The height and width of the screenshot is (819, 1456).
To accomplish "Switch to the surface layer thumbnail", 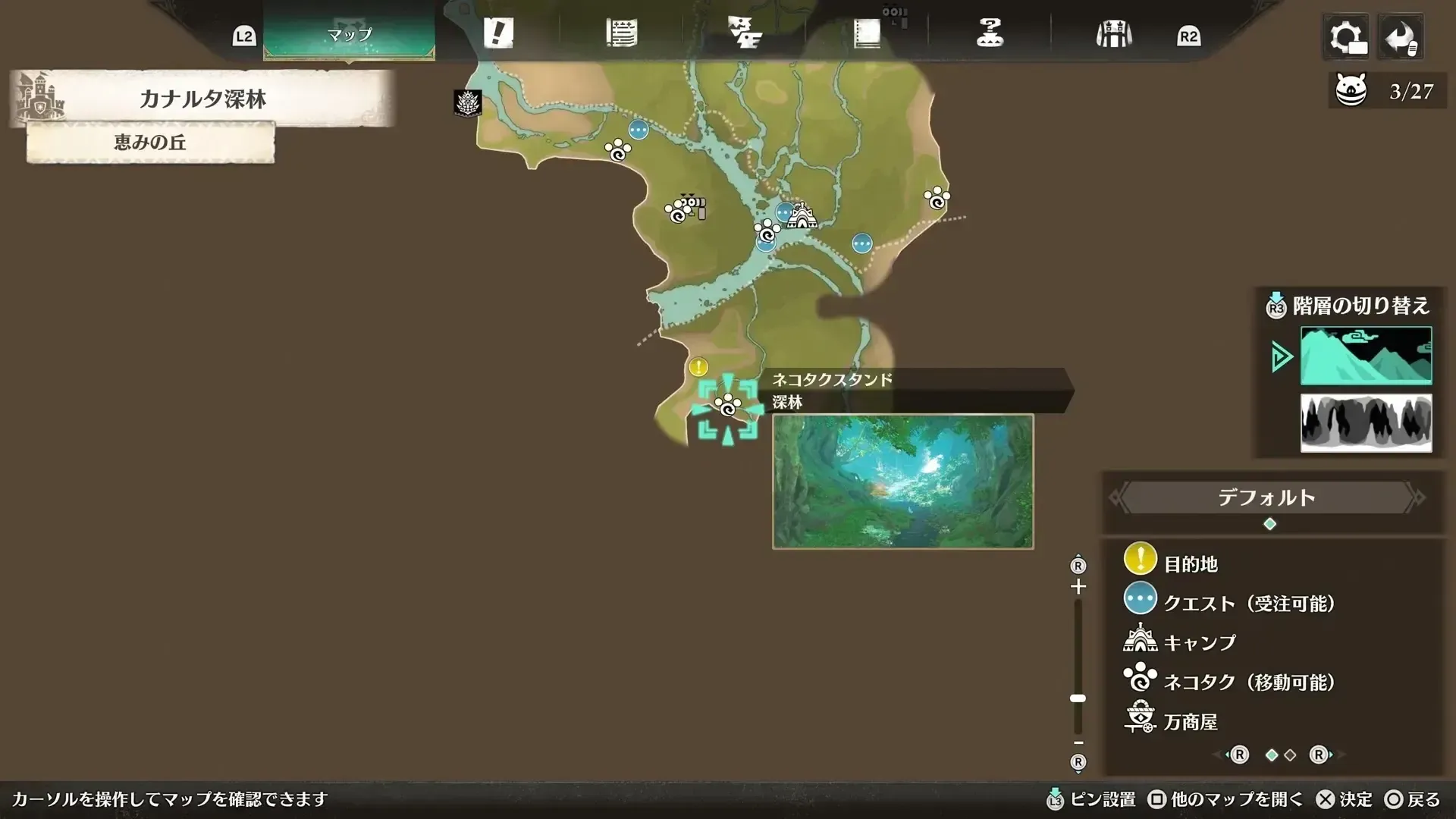I will pos(1365,354).
